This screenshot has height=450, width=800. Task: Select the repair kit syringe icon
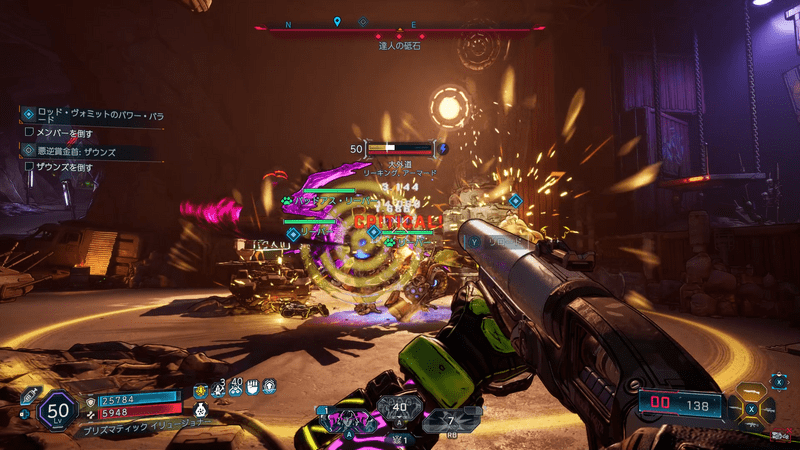click(x=28, y=397)
